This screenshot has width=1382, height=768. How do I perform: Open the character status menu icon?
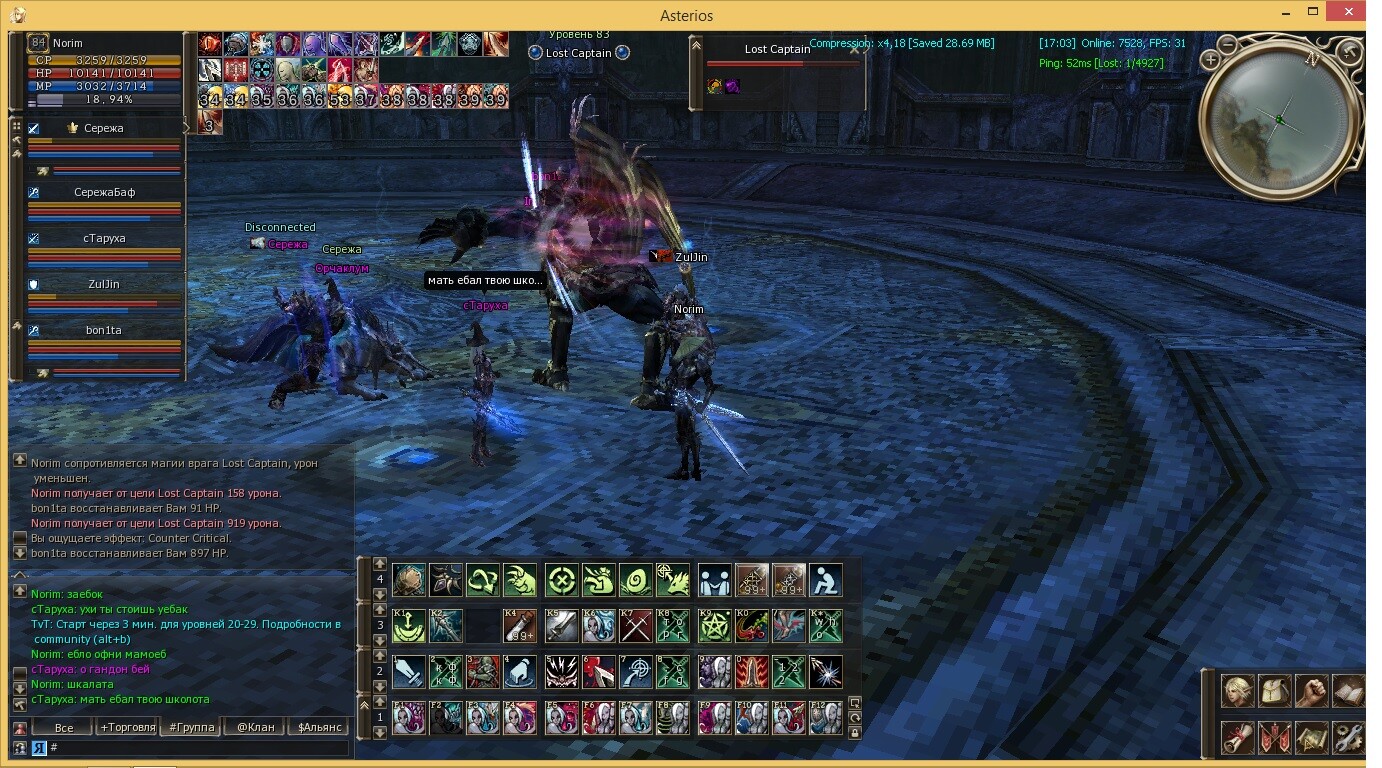[1238, 691]
